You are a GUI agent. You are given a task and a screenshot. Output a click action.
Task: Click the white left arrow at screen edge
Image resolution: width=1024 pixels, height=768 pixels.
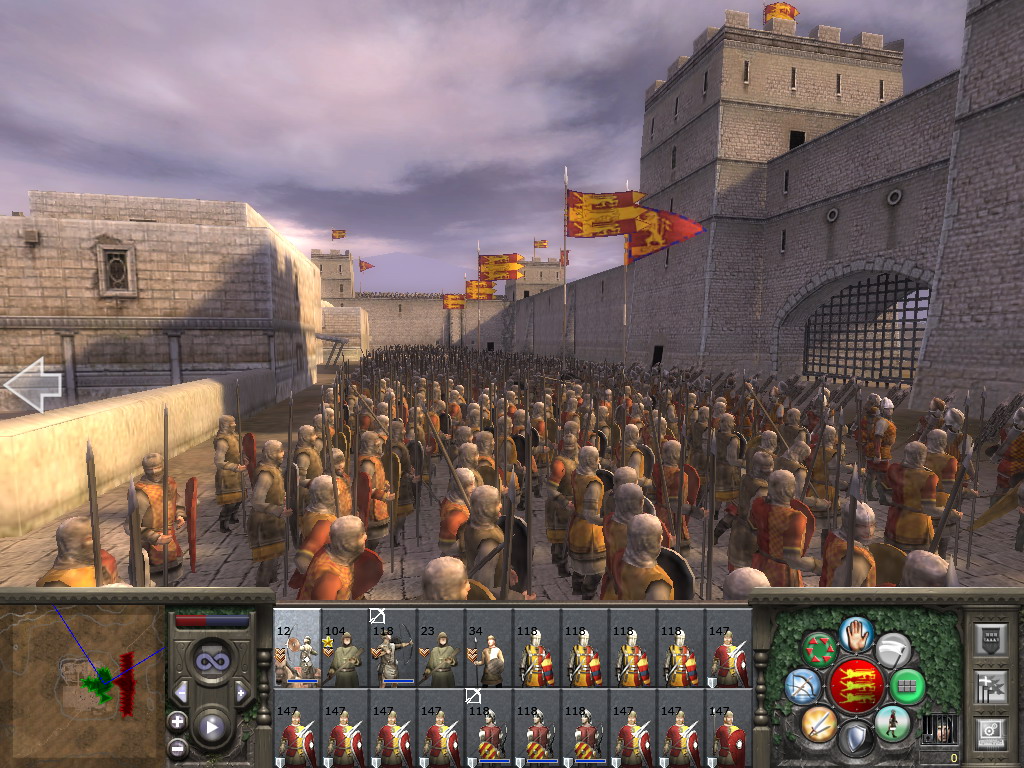coord(33,384)
